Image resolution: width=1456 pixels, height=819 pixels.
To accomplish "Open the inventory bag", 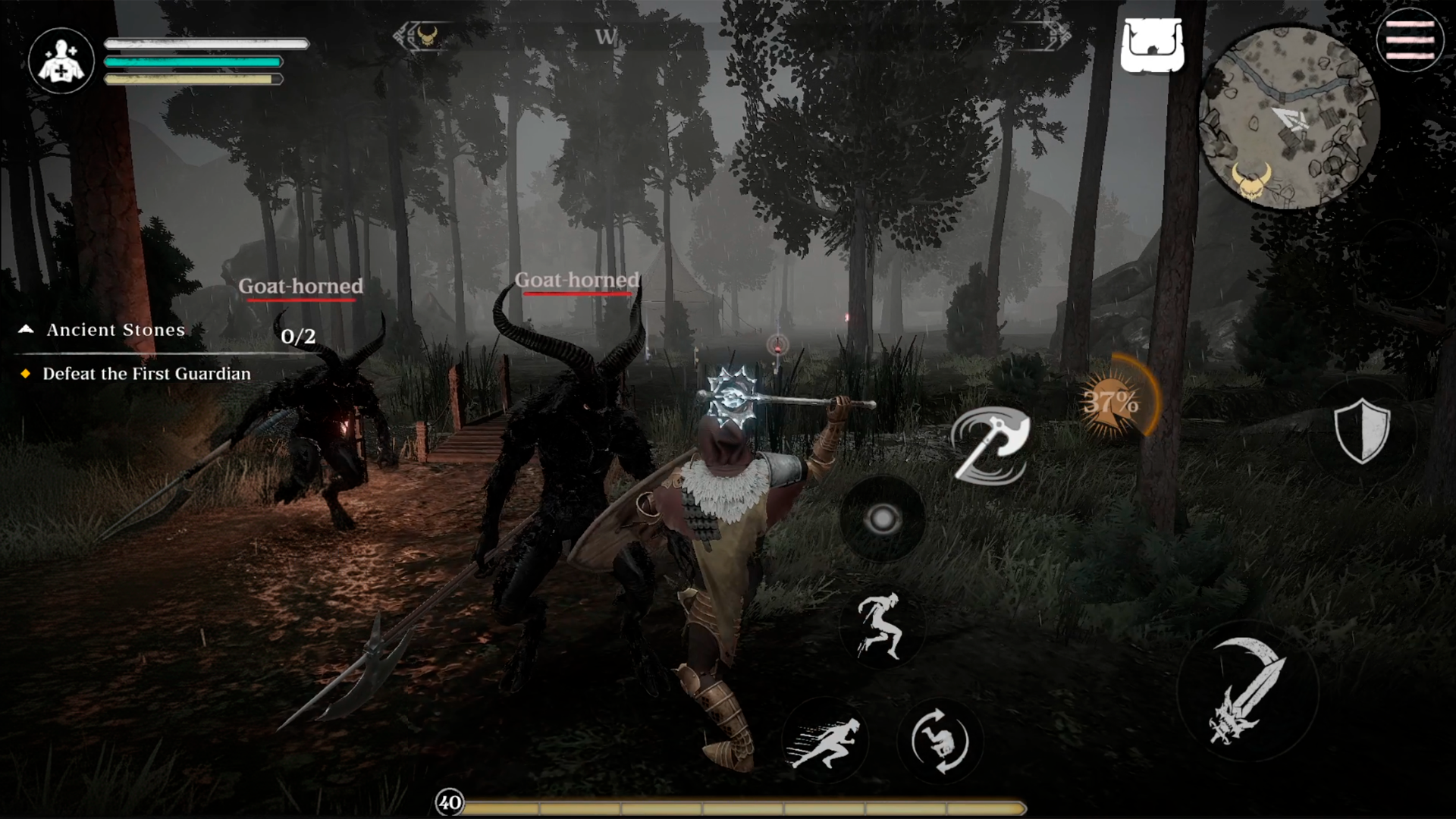I will [1152, 45].
